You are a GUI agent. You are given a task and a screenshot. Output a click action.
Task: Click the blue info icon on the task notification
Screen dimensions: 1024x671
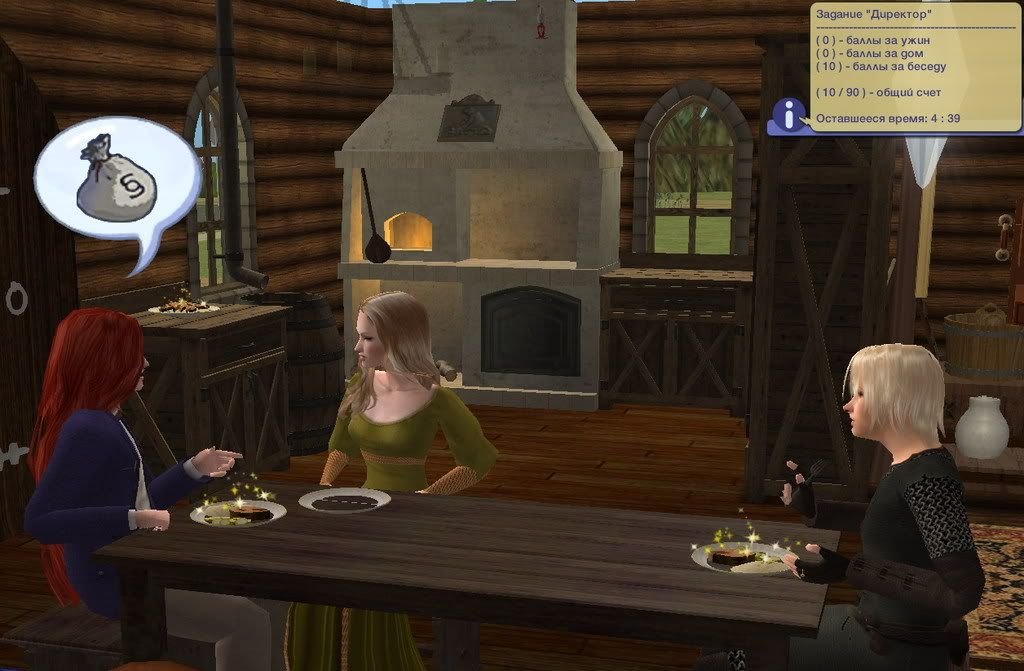click(x=791, y=118)
